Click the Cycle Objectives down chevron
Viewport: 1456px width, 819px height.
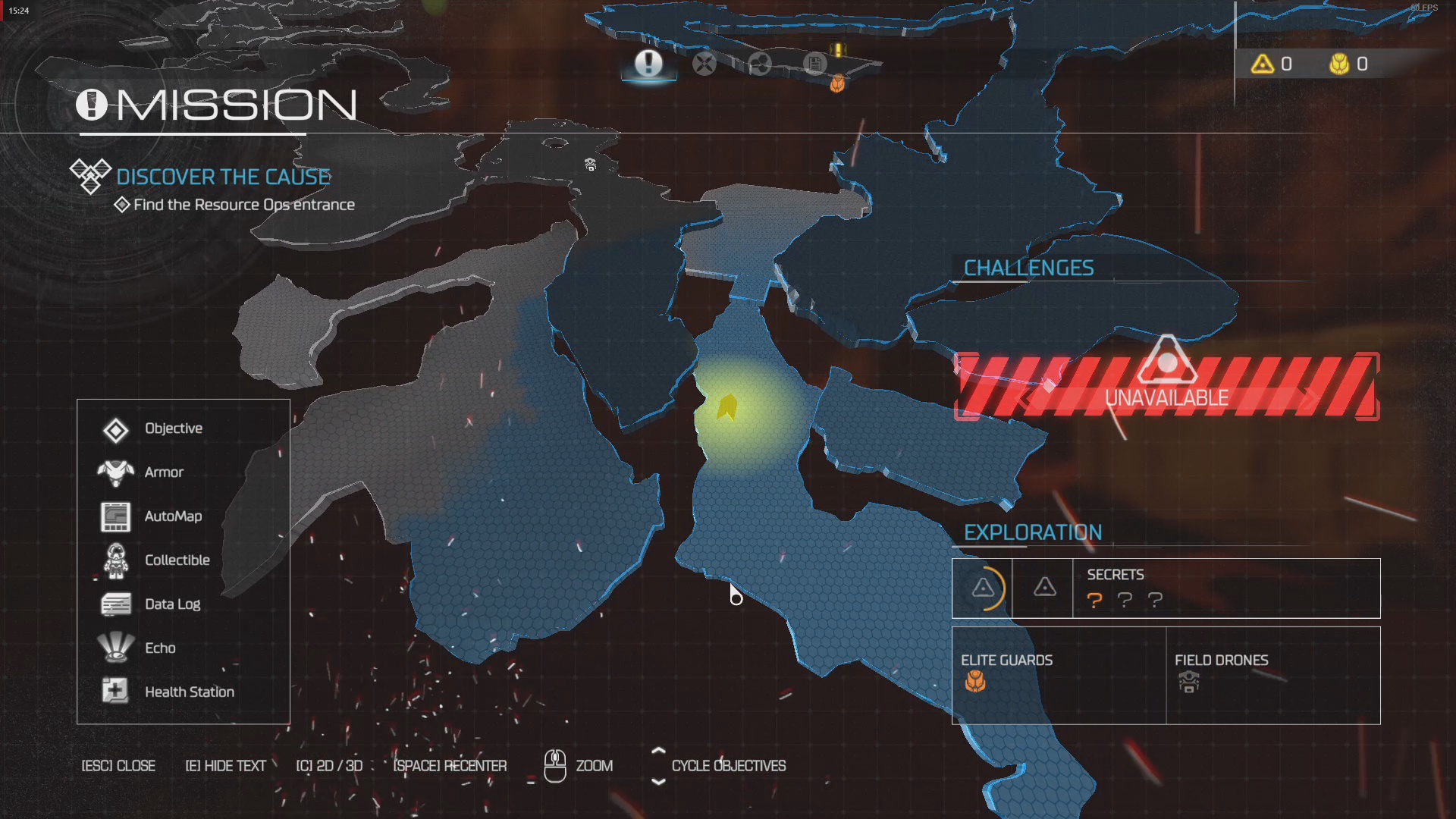tap(658, 780)
